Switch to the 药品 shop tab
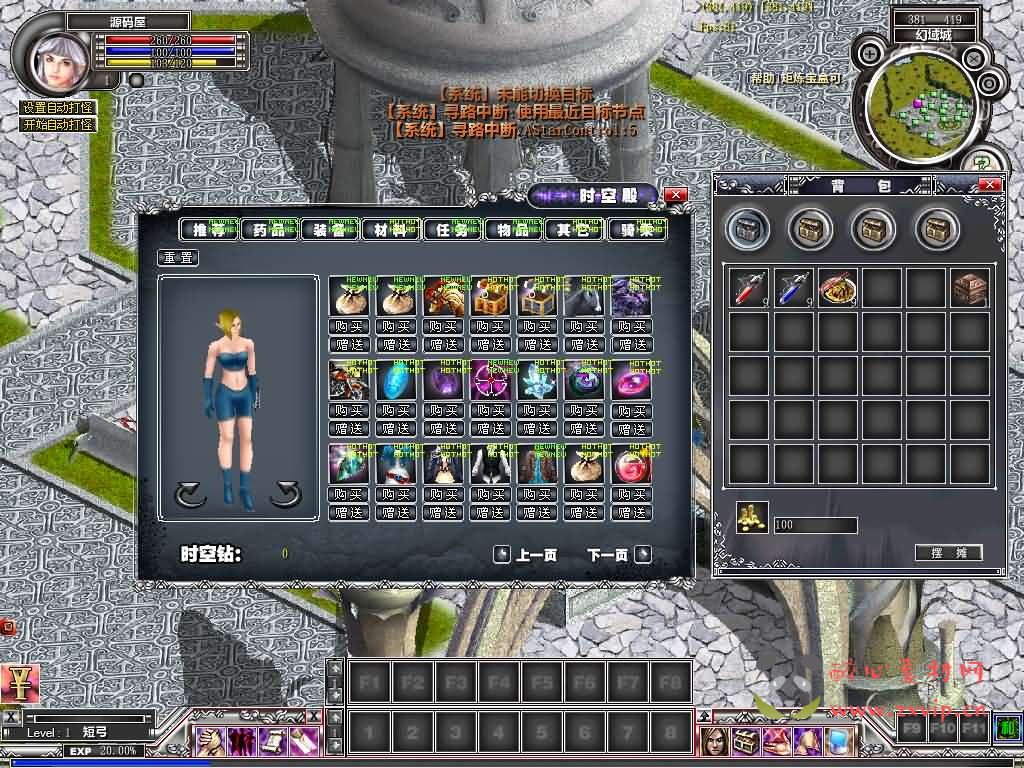The width and height of the screenshot is (1024, 768). (270, 230)
